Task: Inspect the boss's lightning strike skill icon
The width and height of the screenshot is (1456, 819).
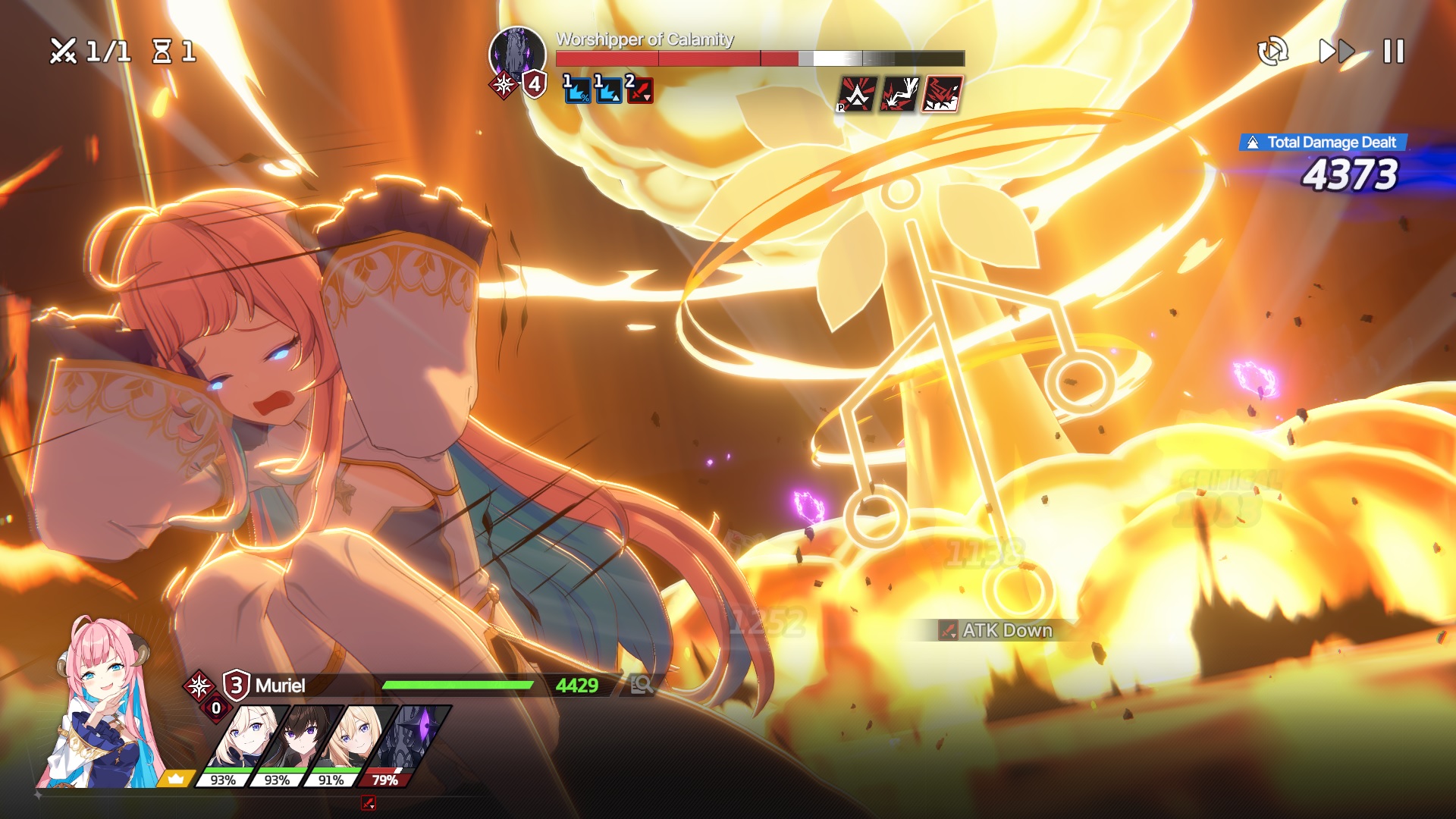Action: point(899,95)
